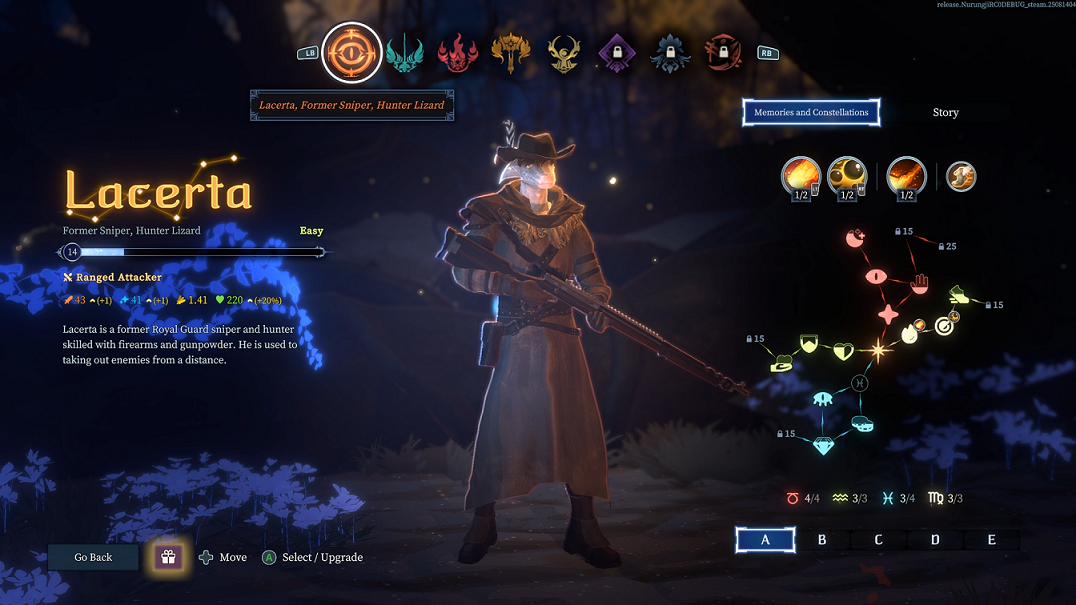
Task: Select Lacerta's orange eye emblem
Action: [x=352, y=52]
